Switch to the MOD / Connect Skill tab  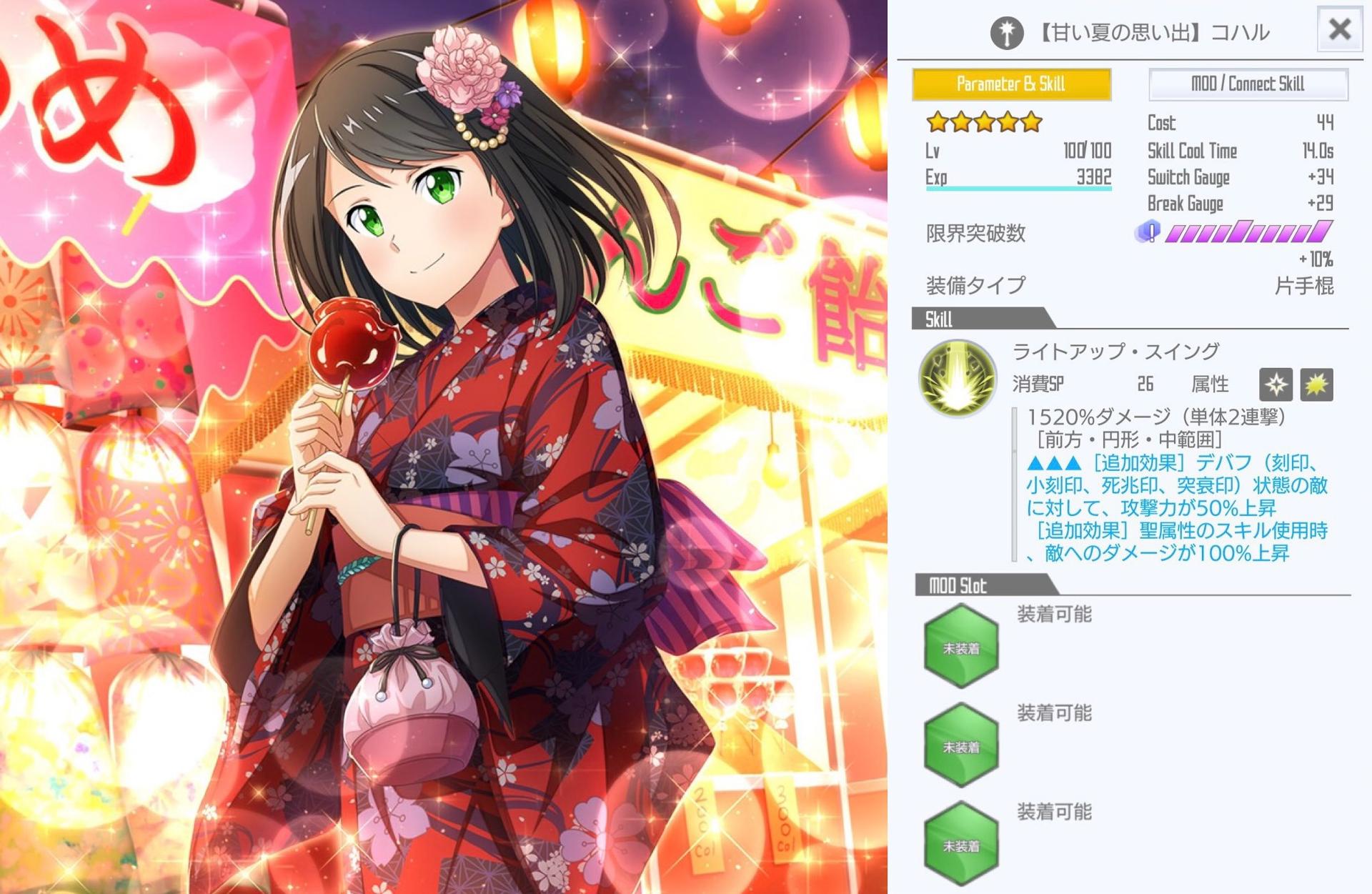point(1248,84)
